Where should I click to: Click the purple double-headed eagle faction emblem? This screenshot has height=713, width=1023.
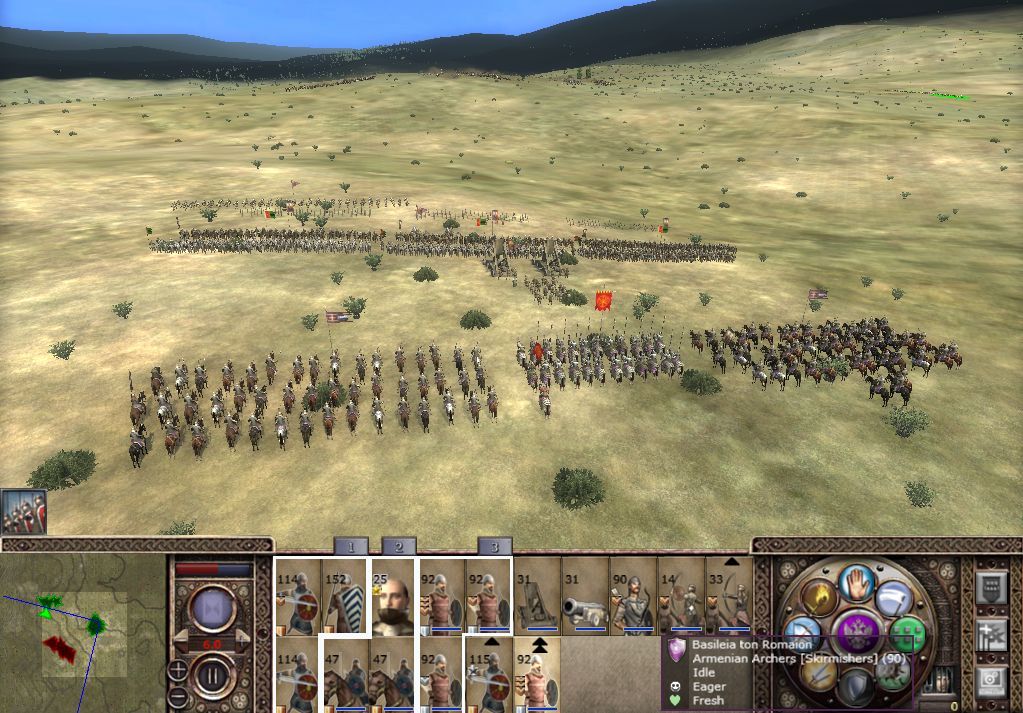point(858,634)
